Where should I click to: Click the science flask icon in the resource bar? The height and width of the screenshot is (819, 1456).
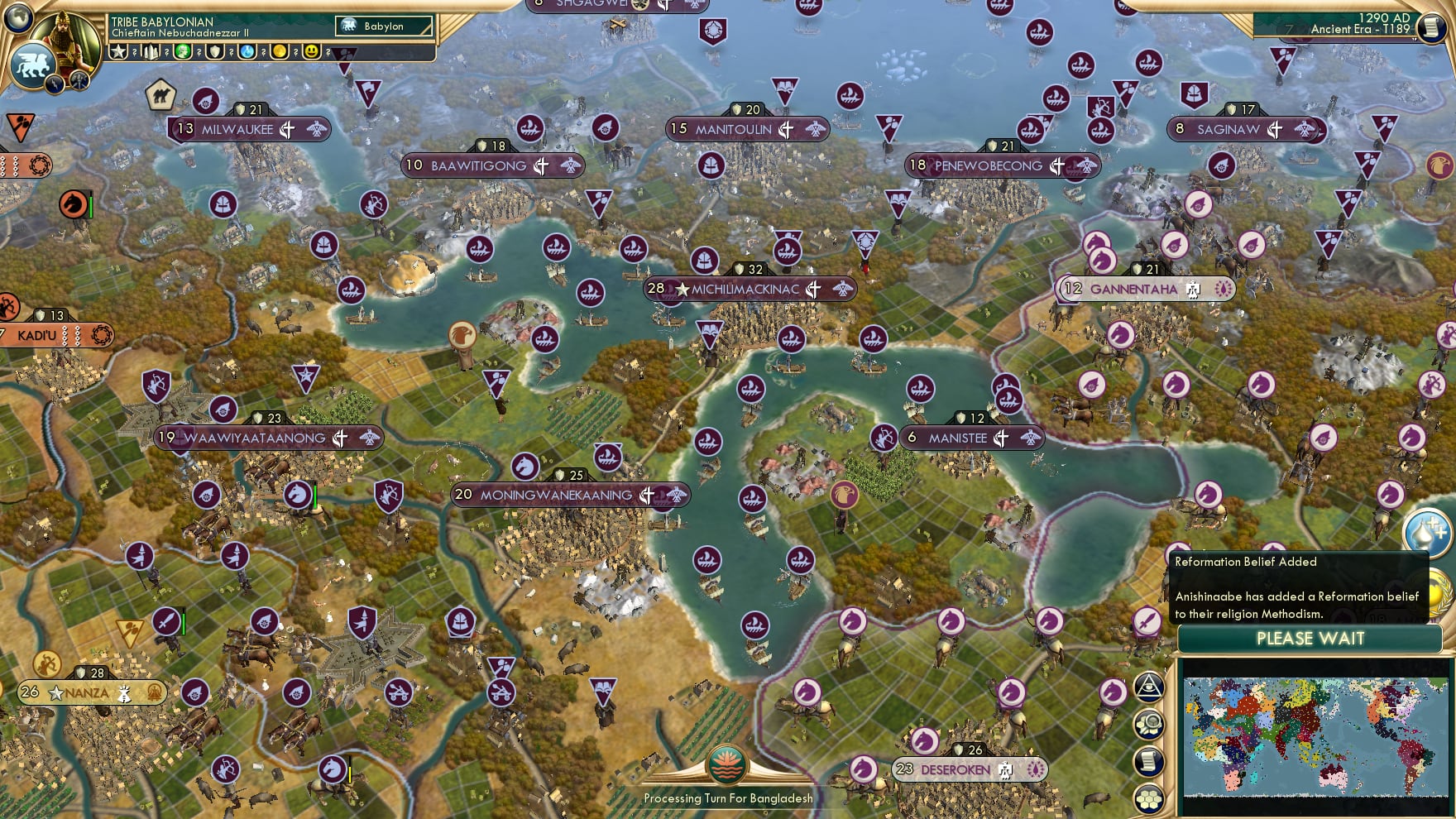(x=246, y=51)
